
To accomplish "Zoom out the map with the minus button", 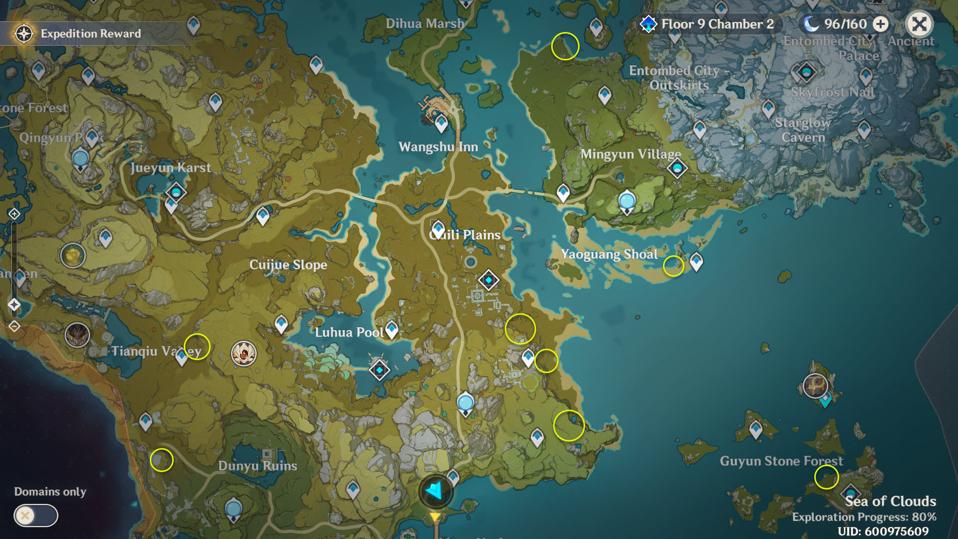I will tap(14, 326).
